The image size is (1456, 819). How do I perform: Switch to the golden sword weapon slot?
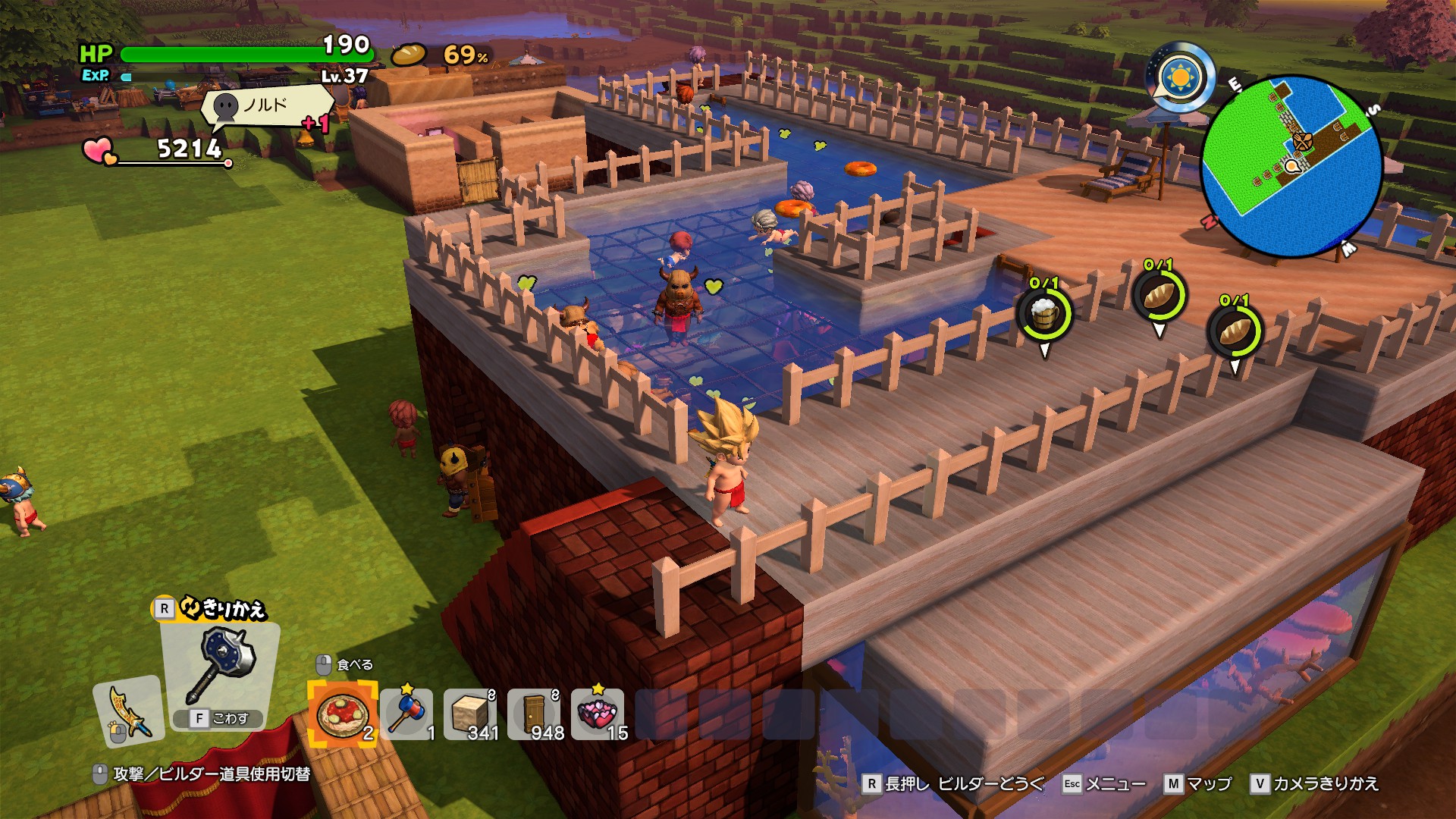click(x=128, y=711)
